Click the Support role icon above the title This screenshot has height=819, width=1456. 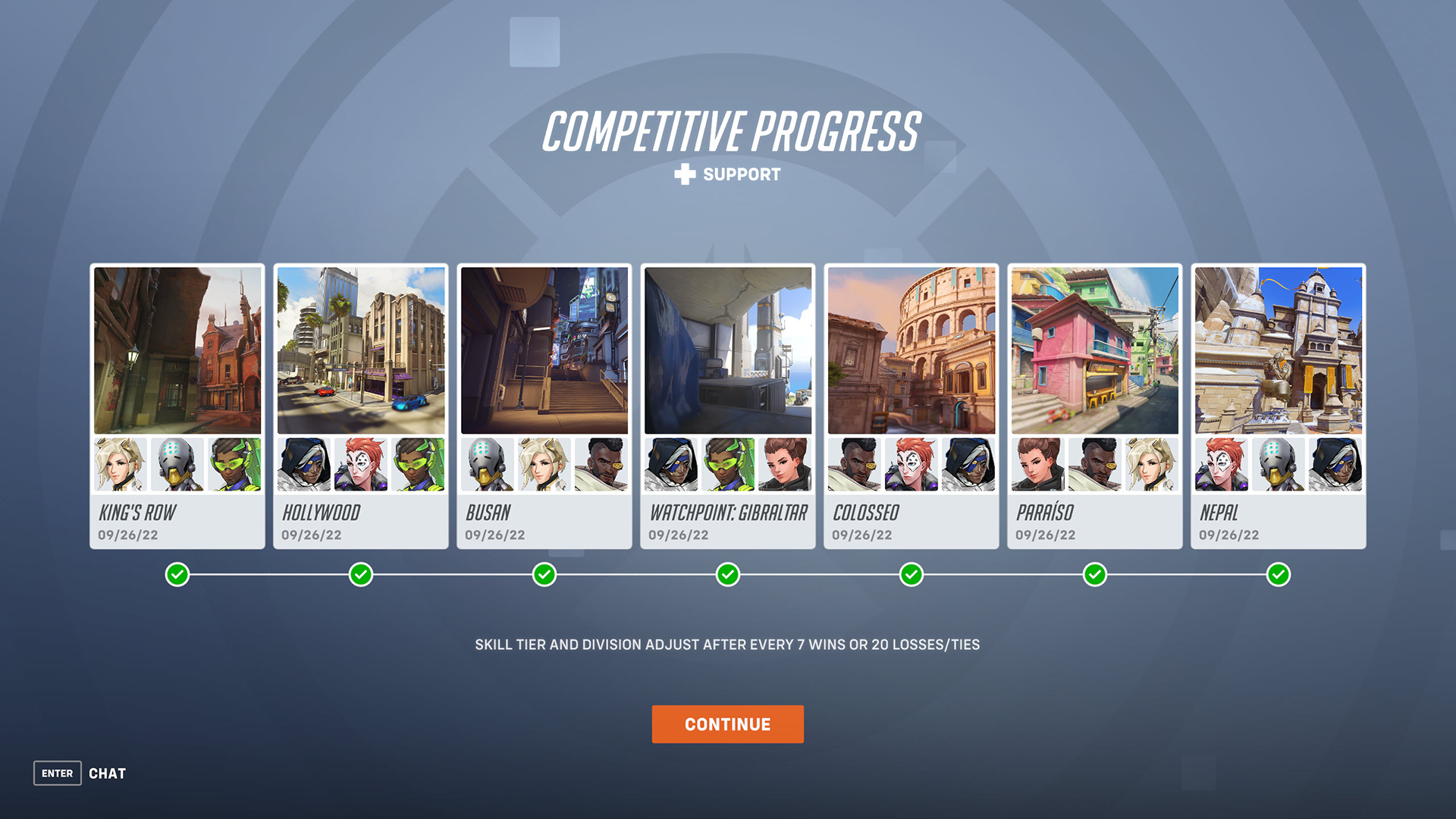coord(683,174)
